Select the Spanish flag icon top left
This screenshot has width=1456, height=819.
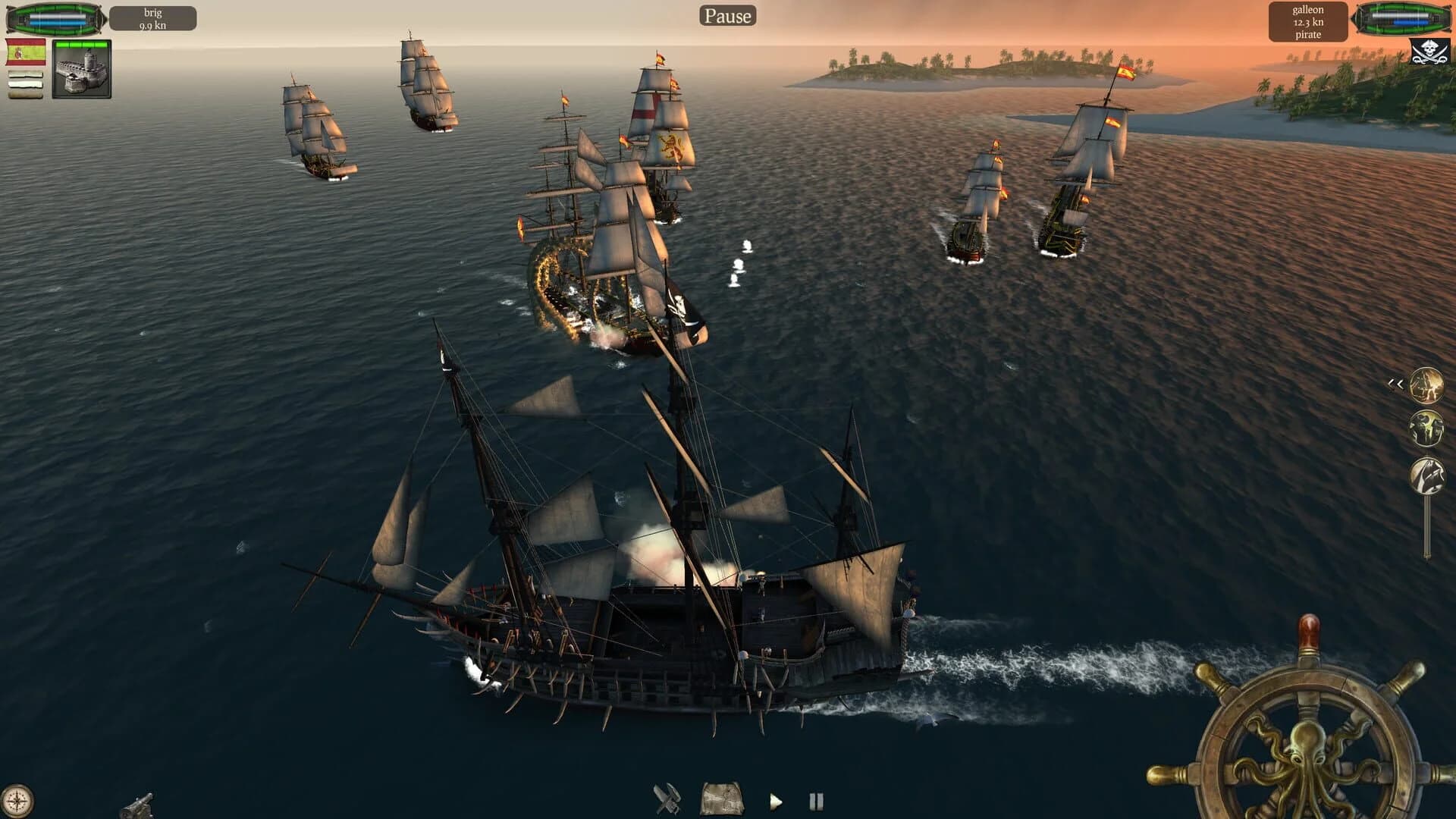(x=25, y=52)
